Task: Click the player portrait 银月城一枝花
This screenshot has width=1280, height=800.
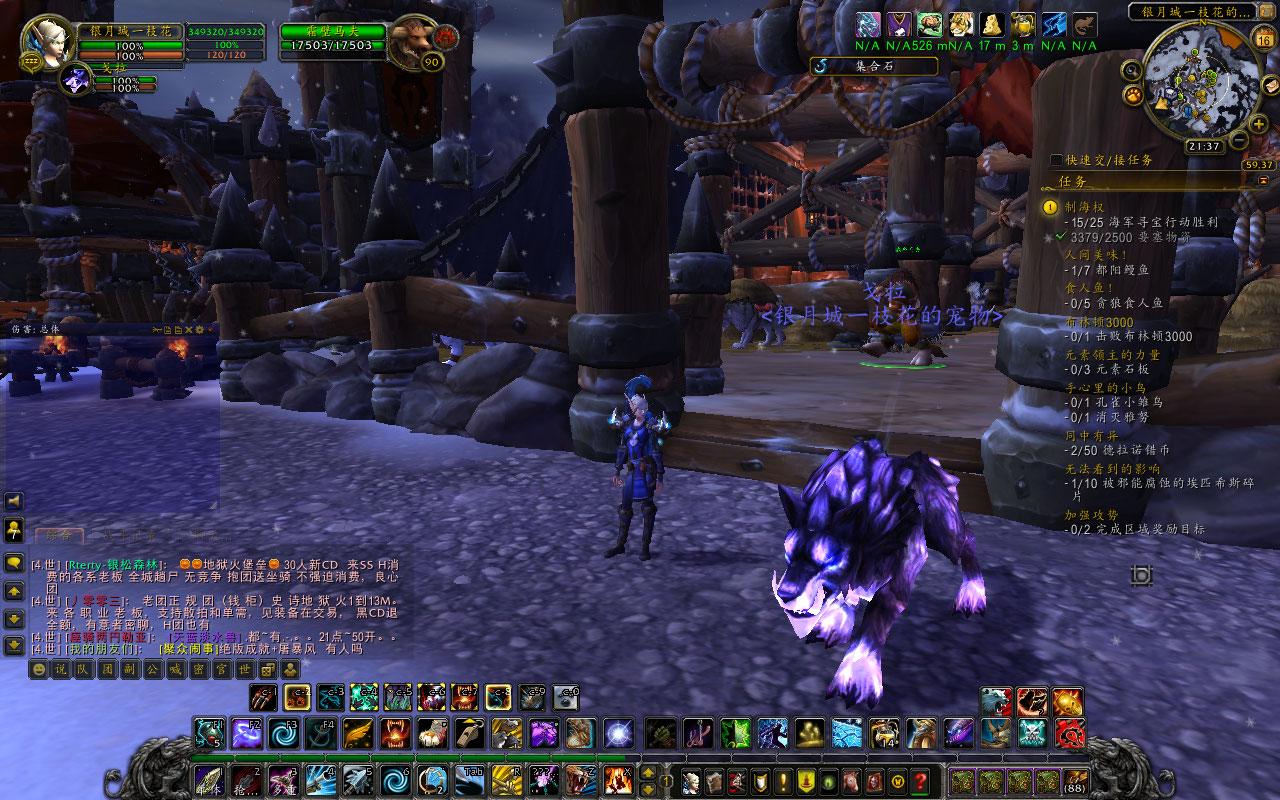Action: coord(41,39)
